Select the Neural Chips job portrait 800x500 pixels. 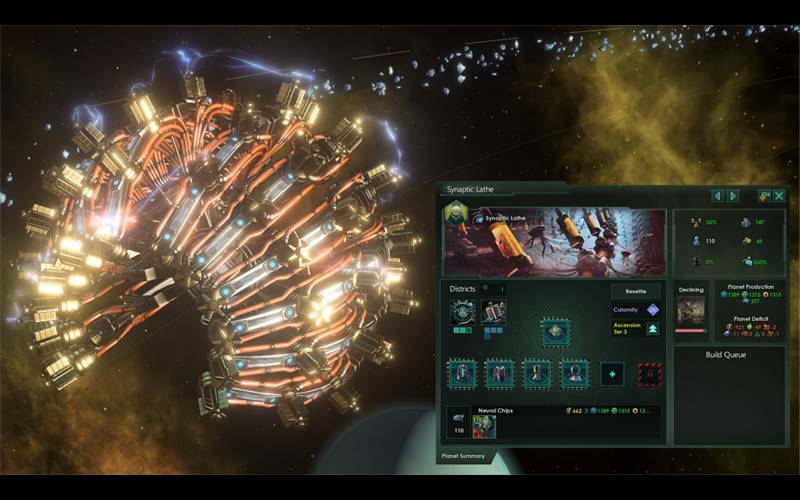485,427
